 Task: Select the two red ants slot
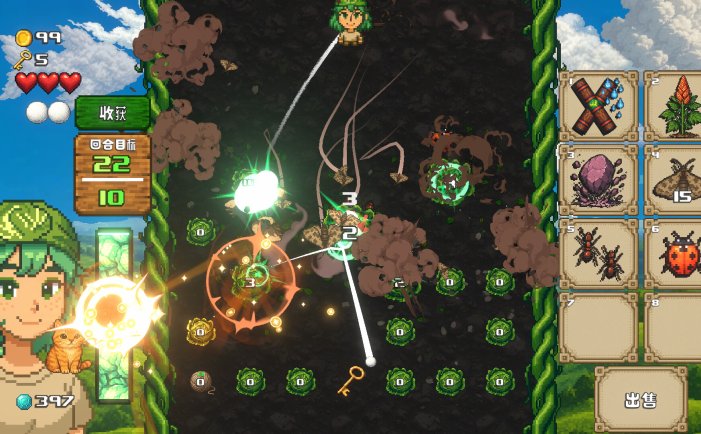(x=598, y=255)
